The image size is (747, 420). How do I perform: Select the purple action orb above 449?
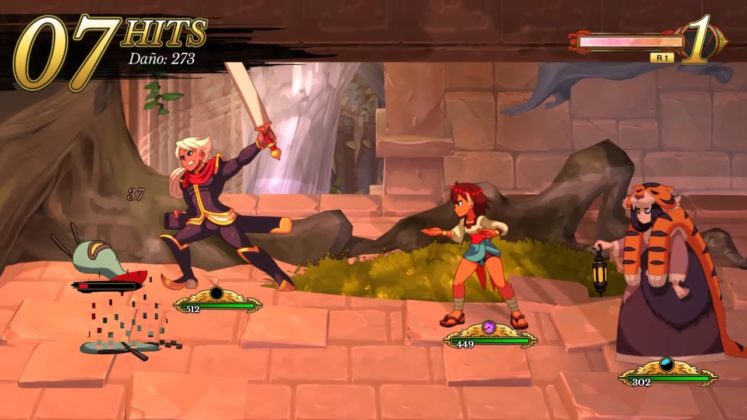pyautogui.click(x=489, y=327)
